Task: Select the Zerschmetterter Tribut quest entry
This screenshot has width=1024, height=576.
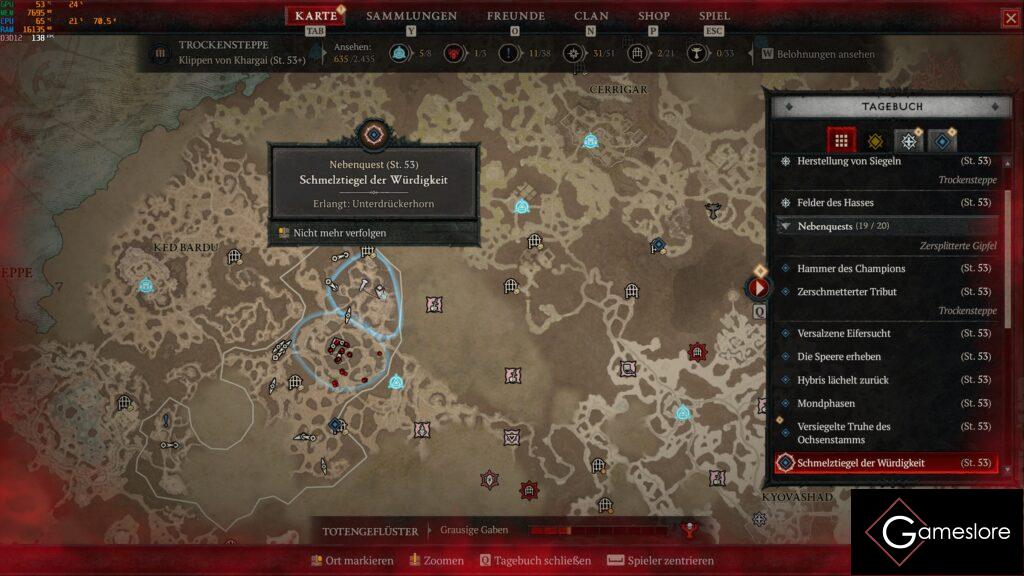Action: [846, 292]
